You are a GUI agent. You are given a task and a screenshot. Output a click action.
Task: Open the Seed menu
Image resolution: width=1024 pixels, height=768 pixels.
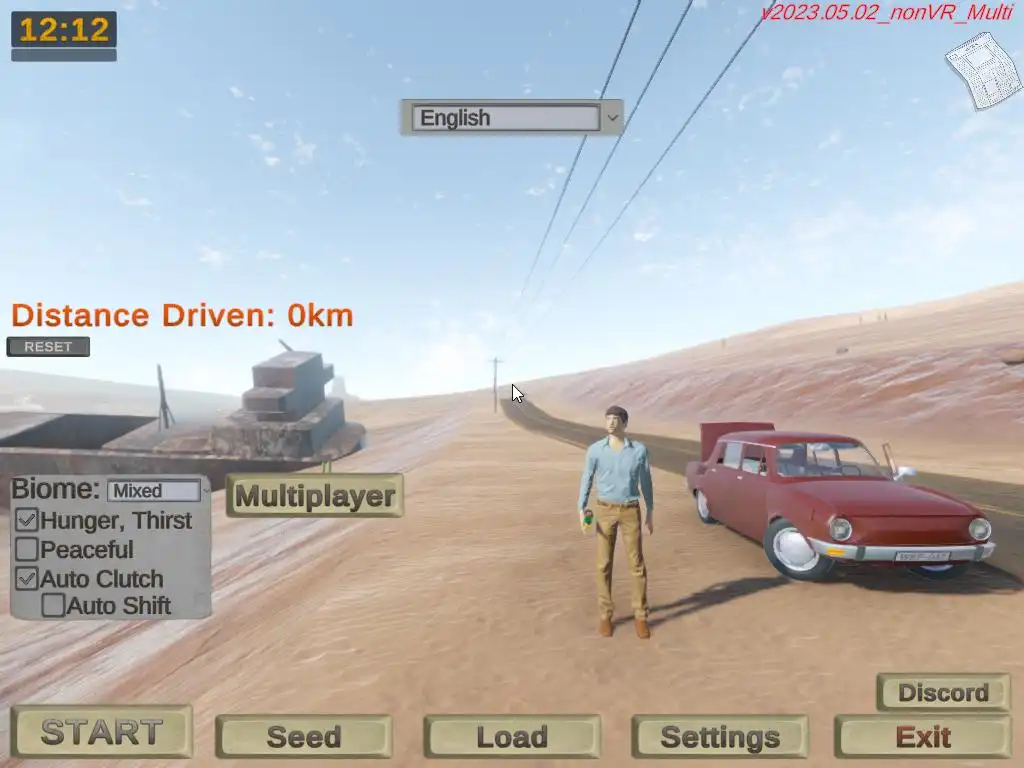(x=303, y=737)
